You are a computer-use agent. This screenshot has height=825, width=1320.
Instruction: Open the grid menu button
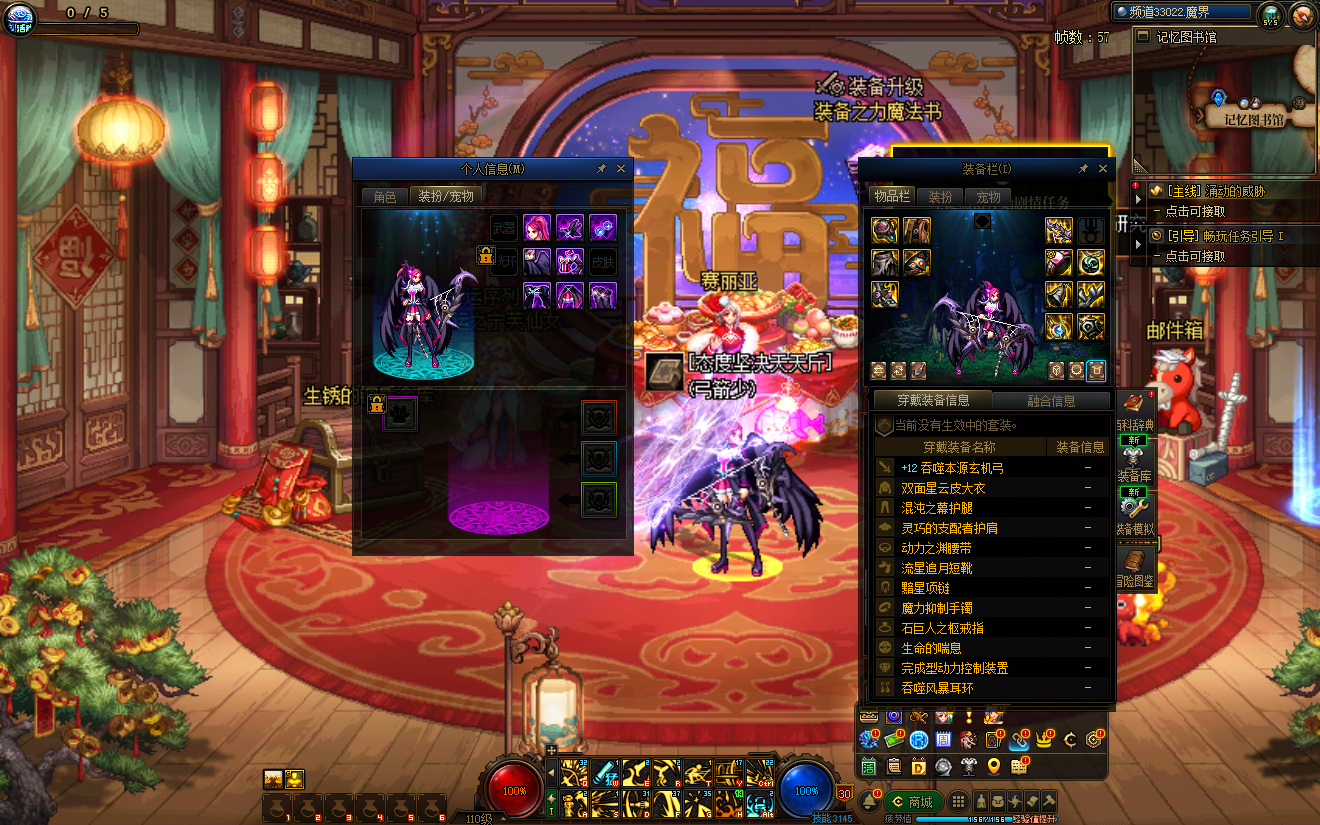[x=958, y=802]
